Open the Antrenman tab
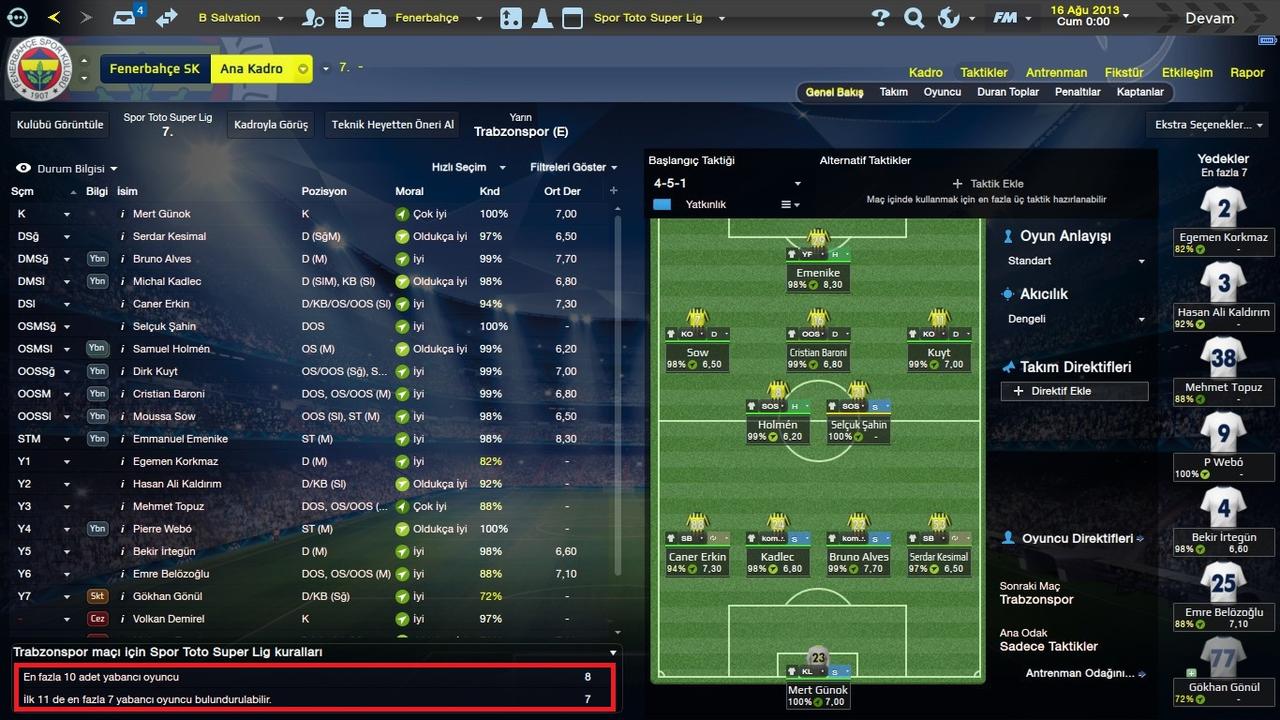The image size is (1280, 720). tap(1056, 72)
